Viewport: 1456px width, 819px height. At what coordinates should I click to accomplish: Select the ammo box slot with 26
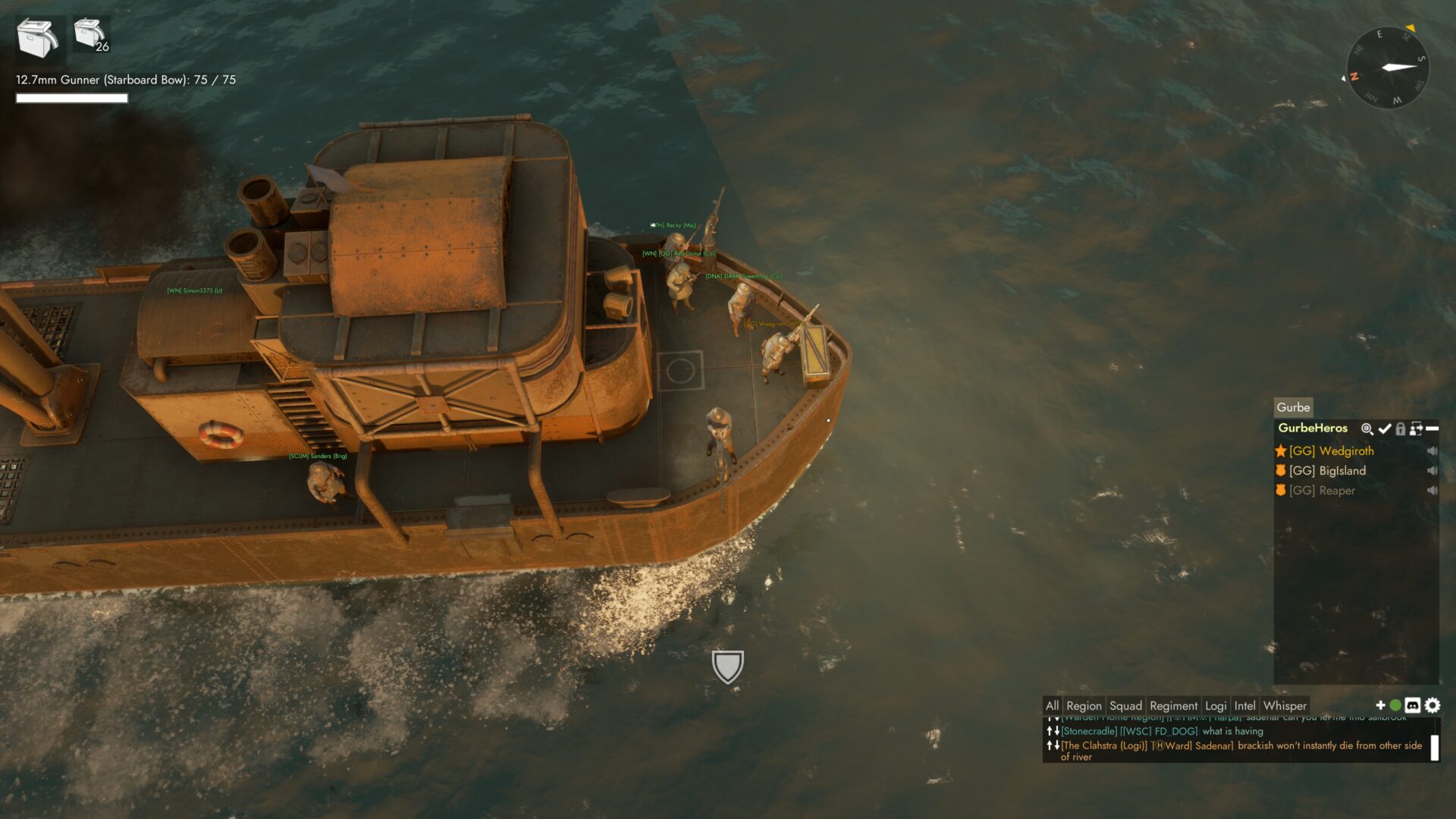(91, 35)
